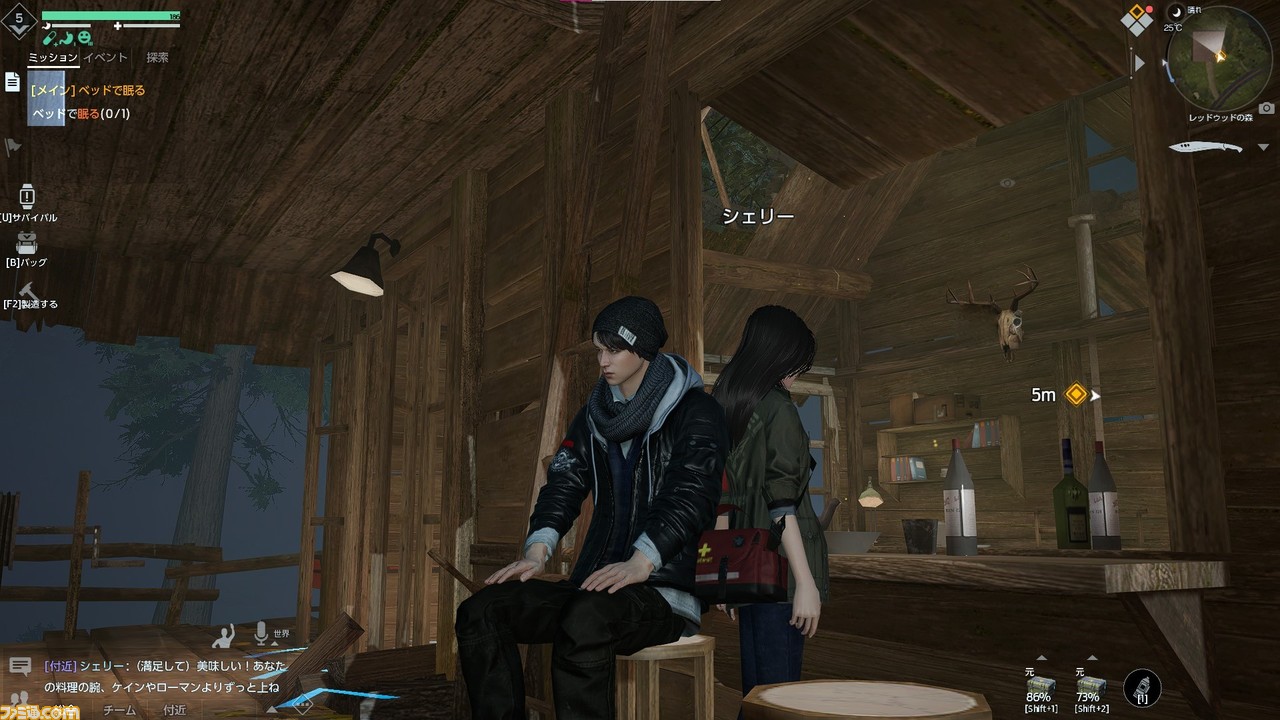1280x720 pixels.
Task: Click the 5m quest marker arrow
Action: click(1094, 395)
